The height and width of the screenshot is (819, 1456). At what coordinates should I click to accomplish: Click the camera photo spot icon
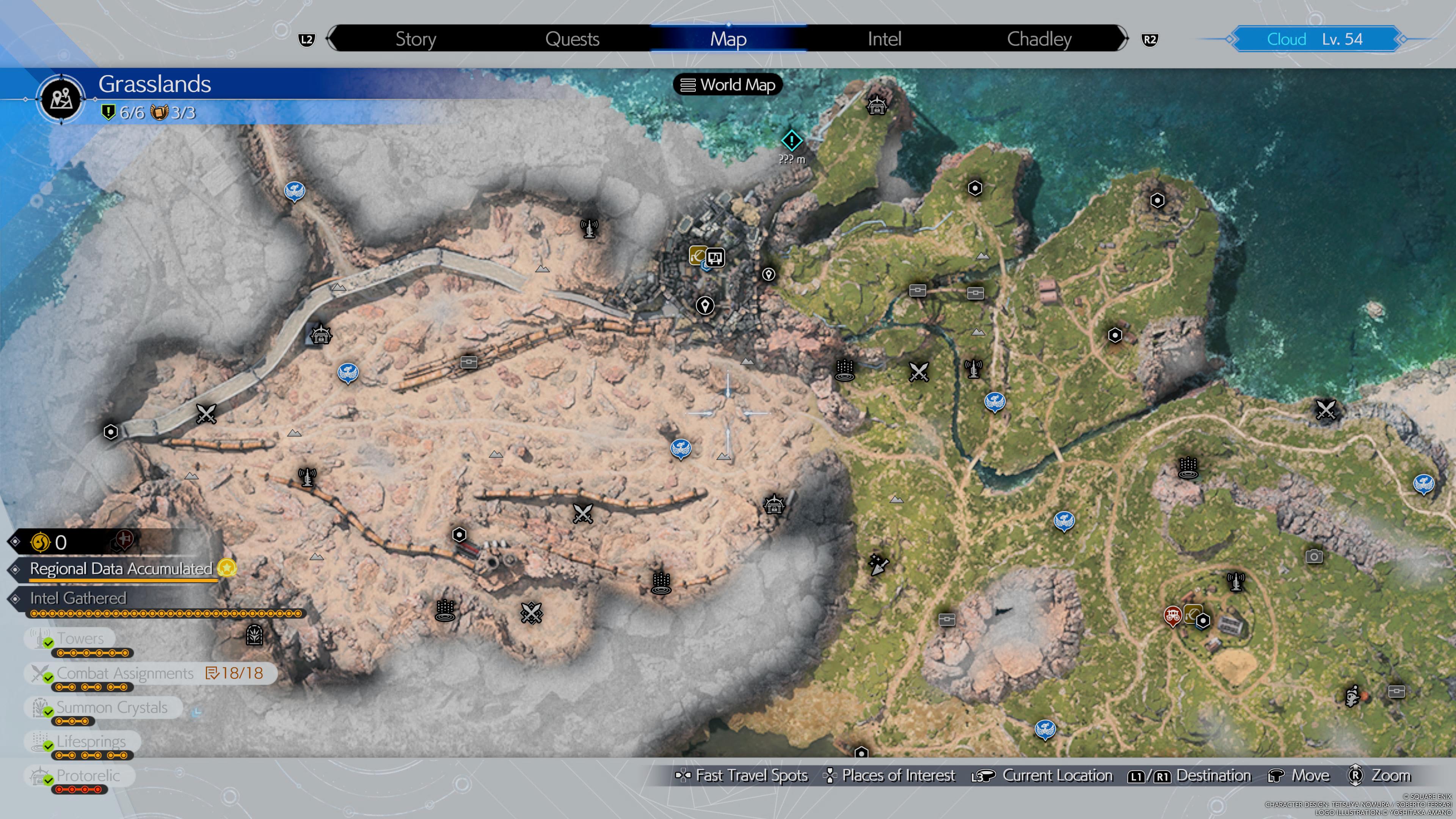tap(1314, 555)
